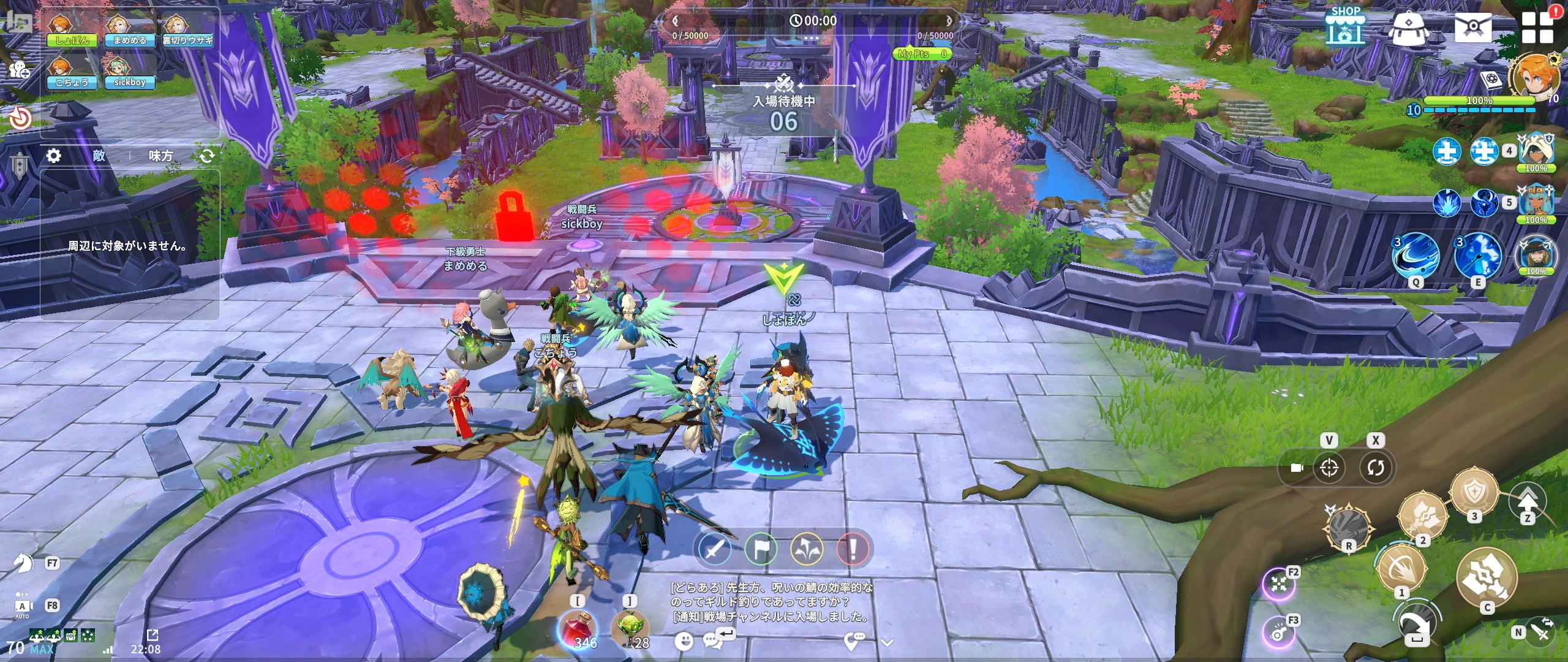Open the four-square main menu
Image resolution: width=1568 pixels, height=662 pixels.
pyautogui.click(x=1537, y=28)
